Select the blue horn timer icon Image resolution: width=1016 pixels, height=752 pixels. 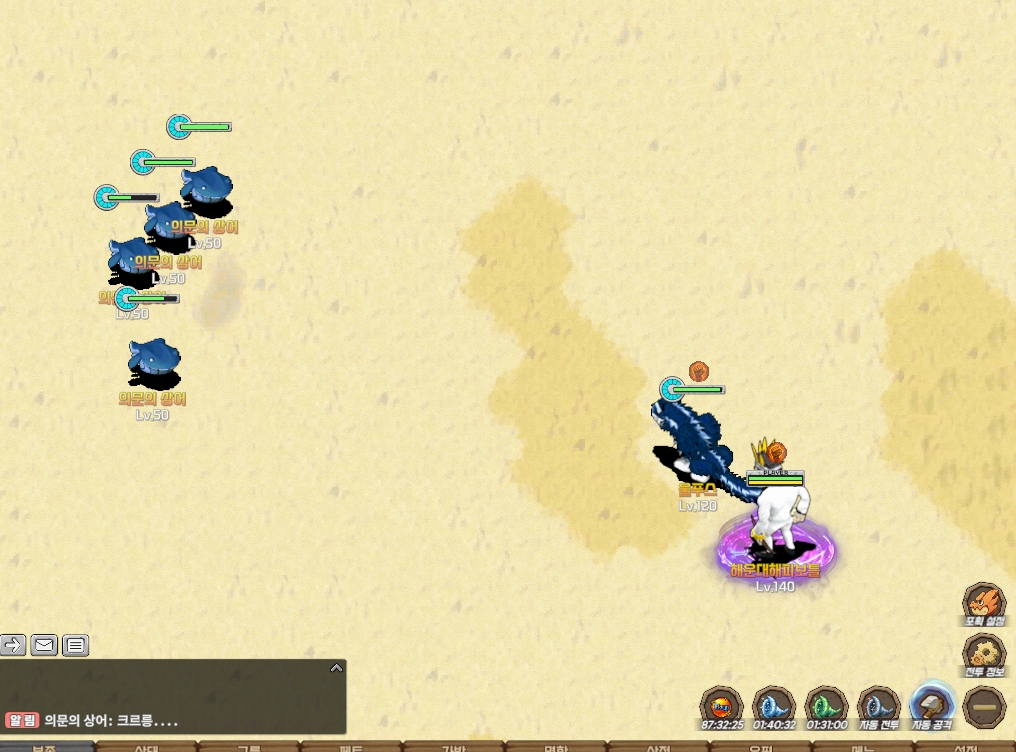pyautogui.click(x=773, y=706)
